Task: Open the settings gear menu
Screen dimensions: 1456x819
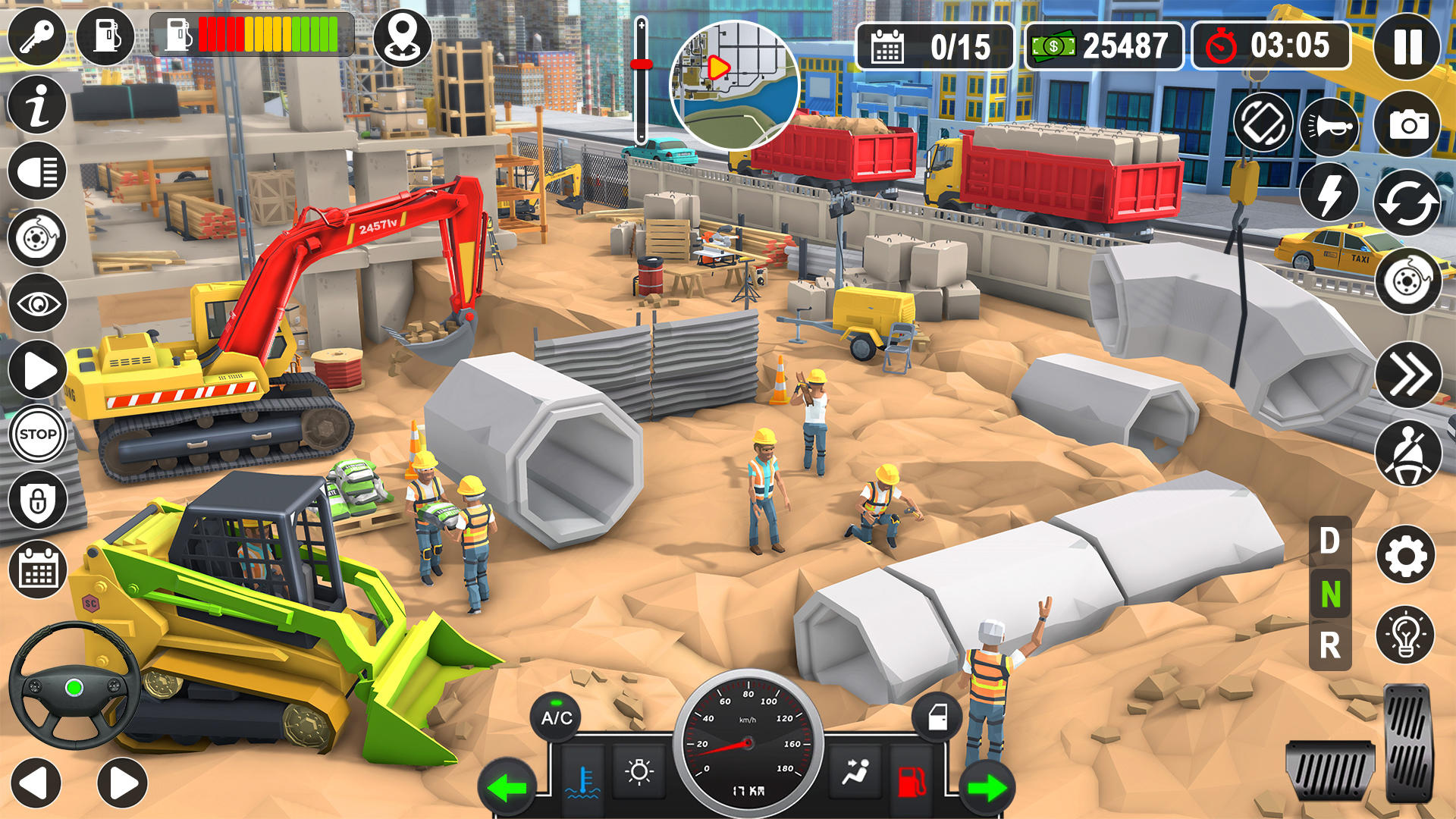Action: point(1407,552)
